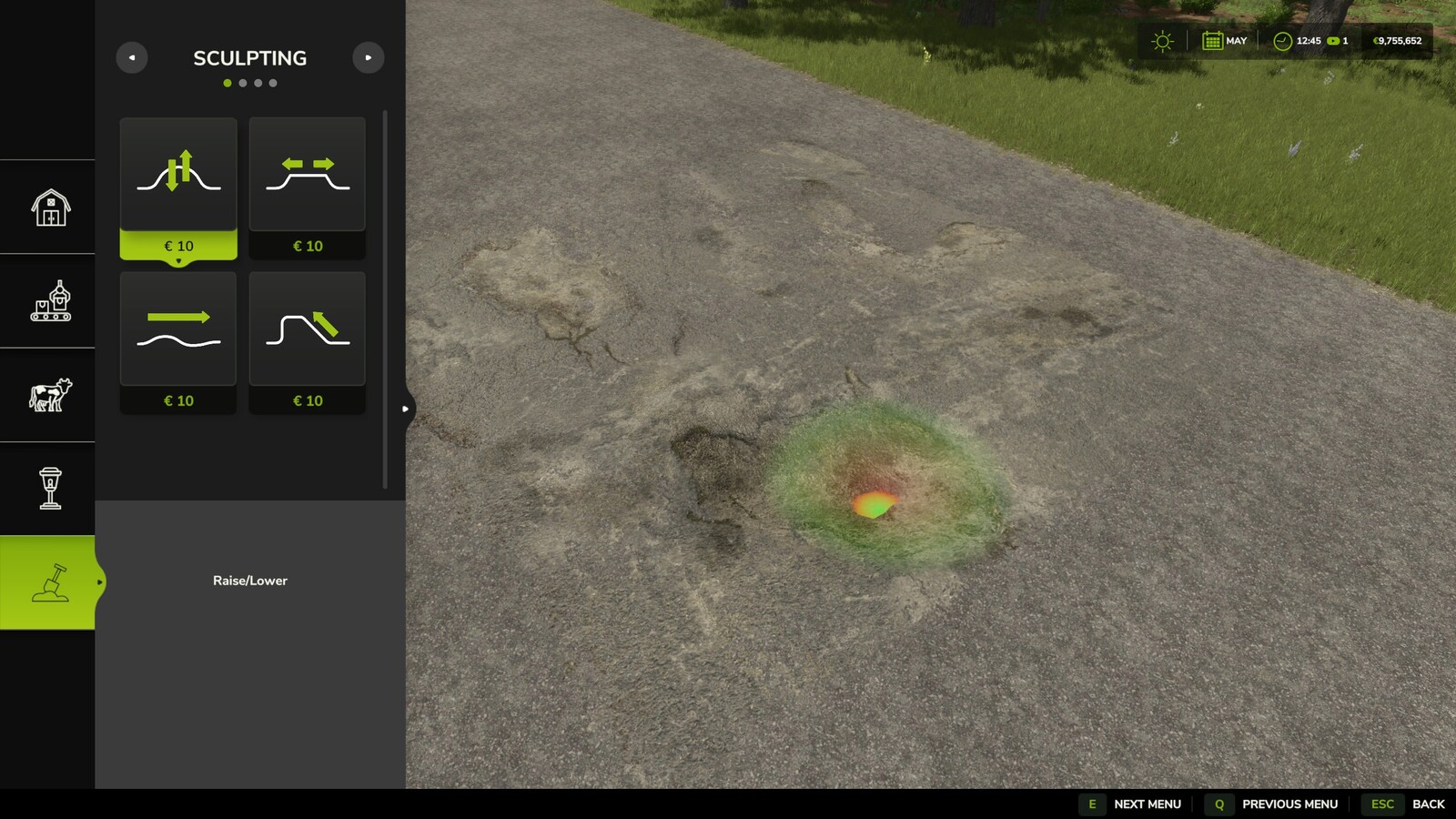Pick the smooth terrain tool with right arrow
The image size is (1456, 819).
pos(178,329)
